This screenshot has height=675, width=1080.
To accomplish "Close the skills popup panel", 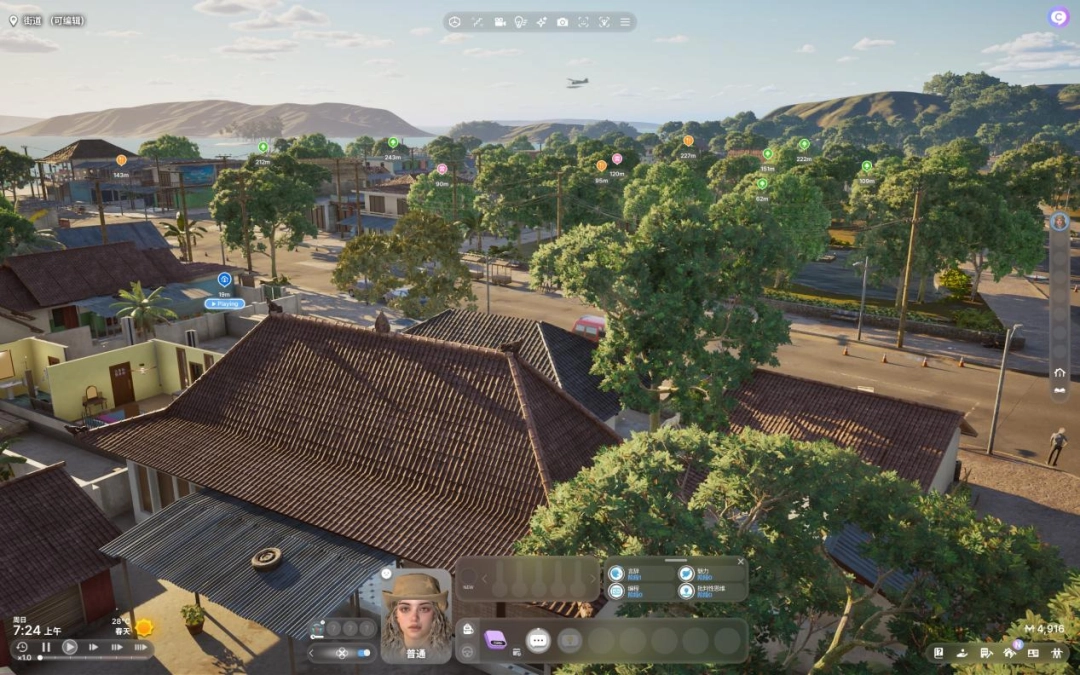I will tap(741, 562).
